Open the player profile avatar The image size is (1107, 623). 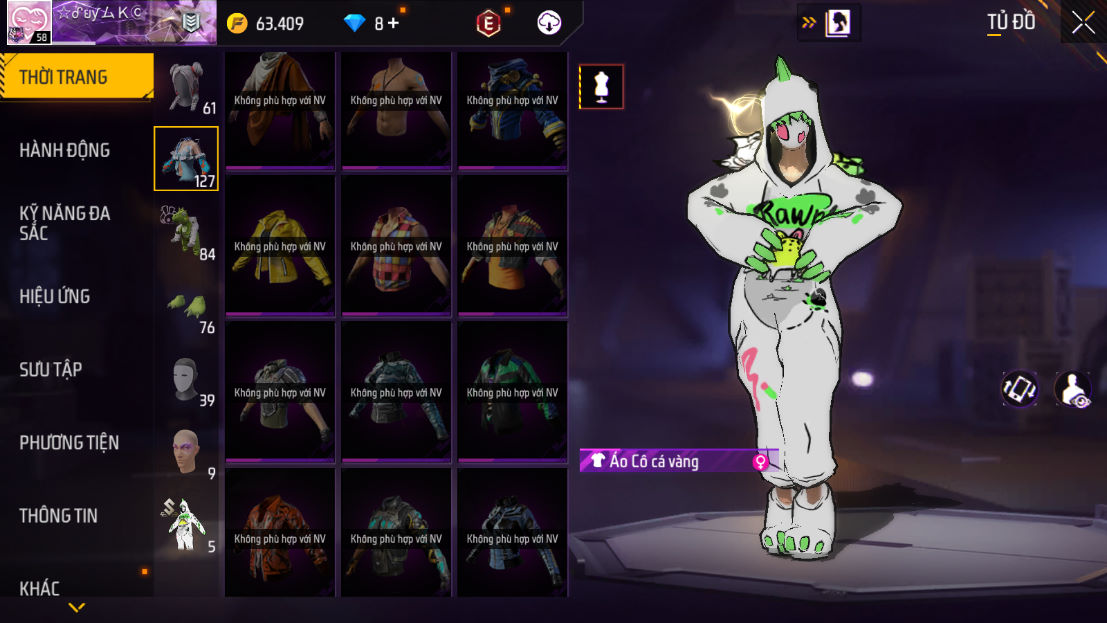tap(29, 23)
